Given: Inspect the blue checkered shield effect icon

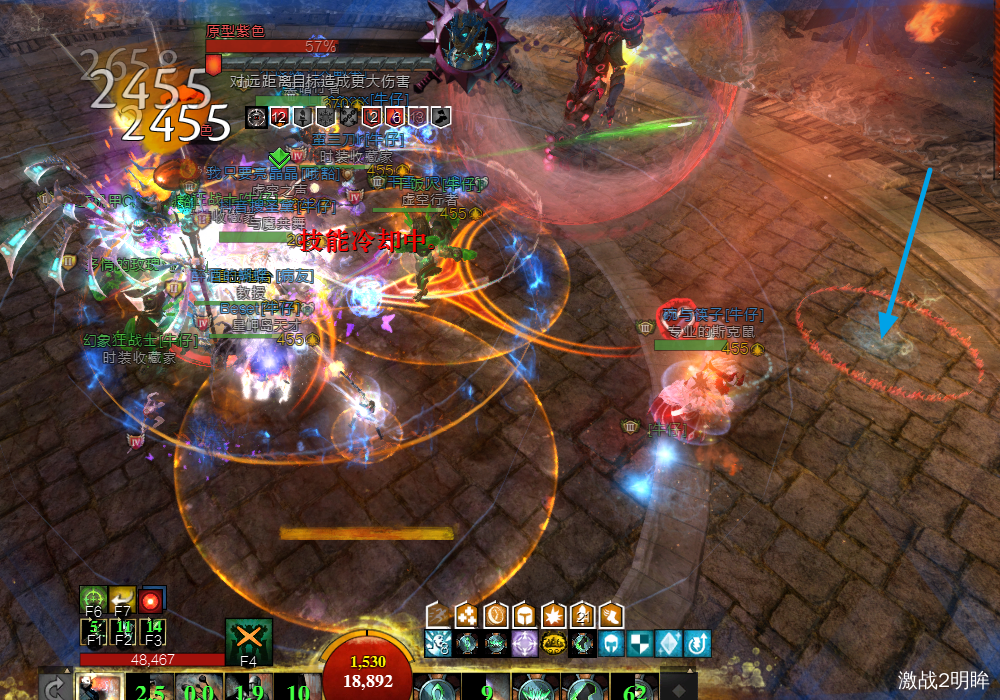Looking at the screenshot, I should (x=640, y=643).
